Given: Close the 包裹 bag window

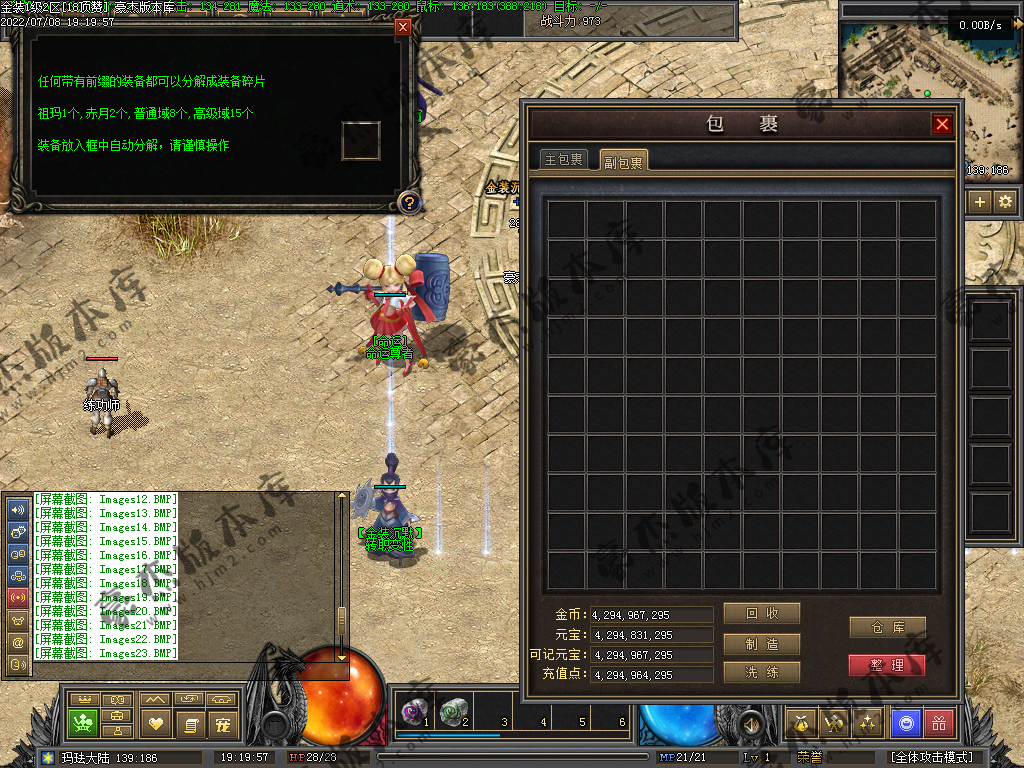Looking at the screenshot, I should tap(942, 124).
